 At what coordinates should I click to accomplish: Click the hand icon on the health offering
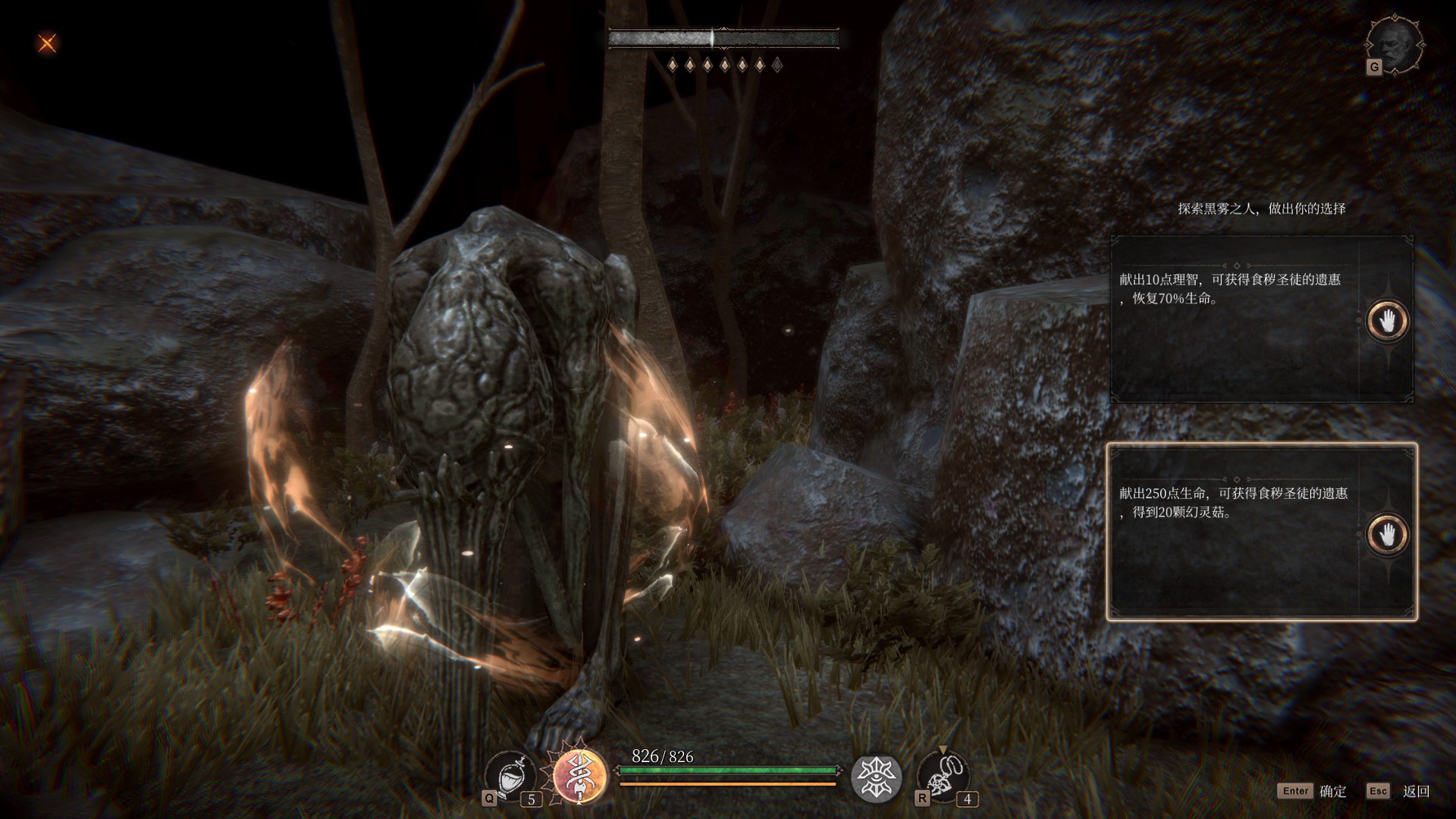[x=1387, y=535]
